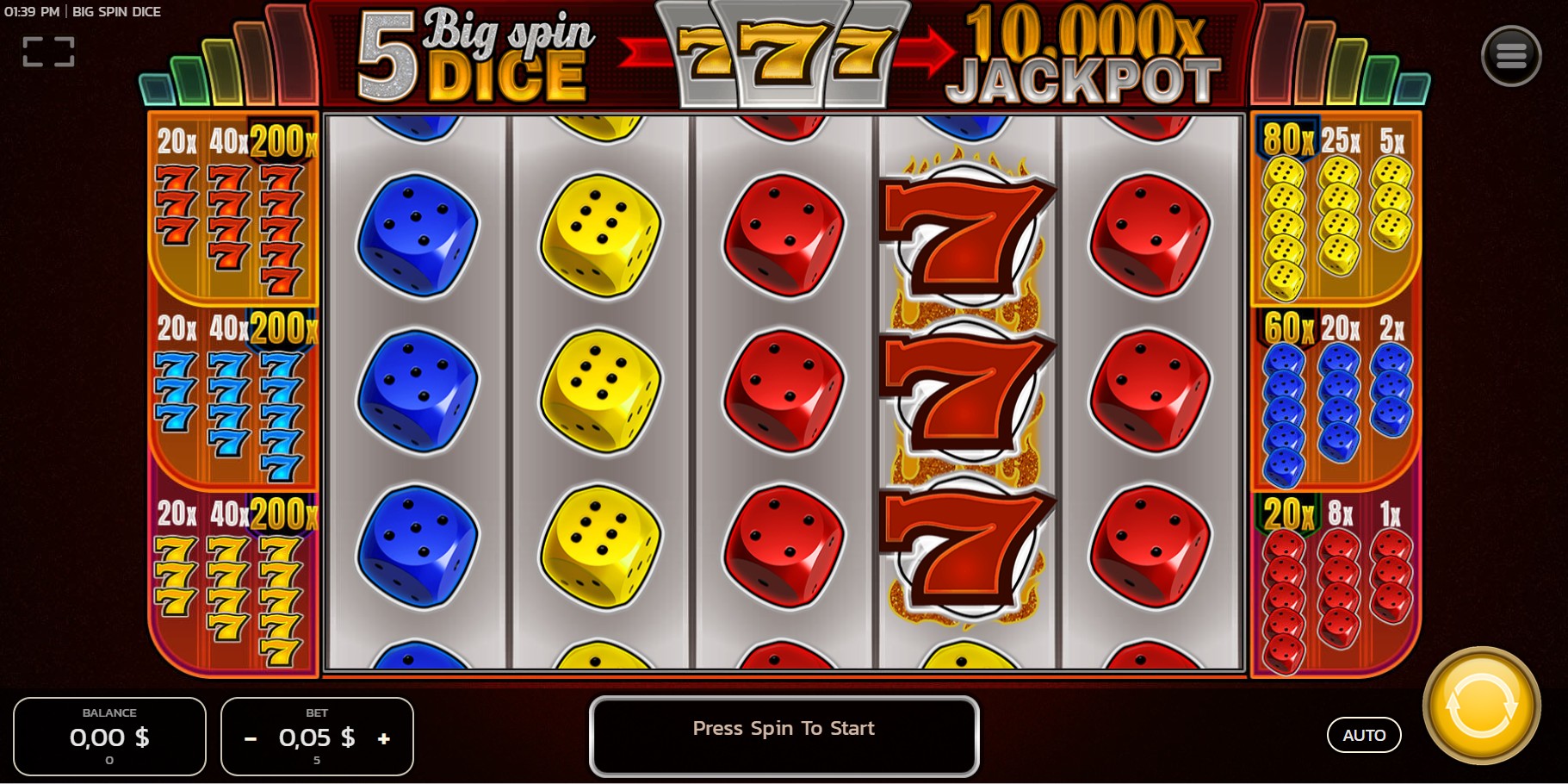Viewport: 1568px width, 784px height.
Task: Click the BET amount field showing 0,05 $
Action: 315,737
